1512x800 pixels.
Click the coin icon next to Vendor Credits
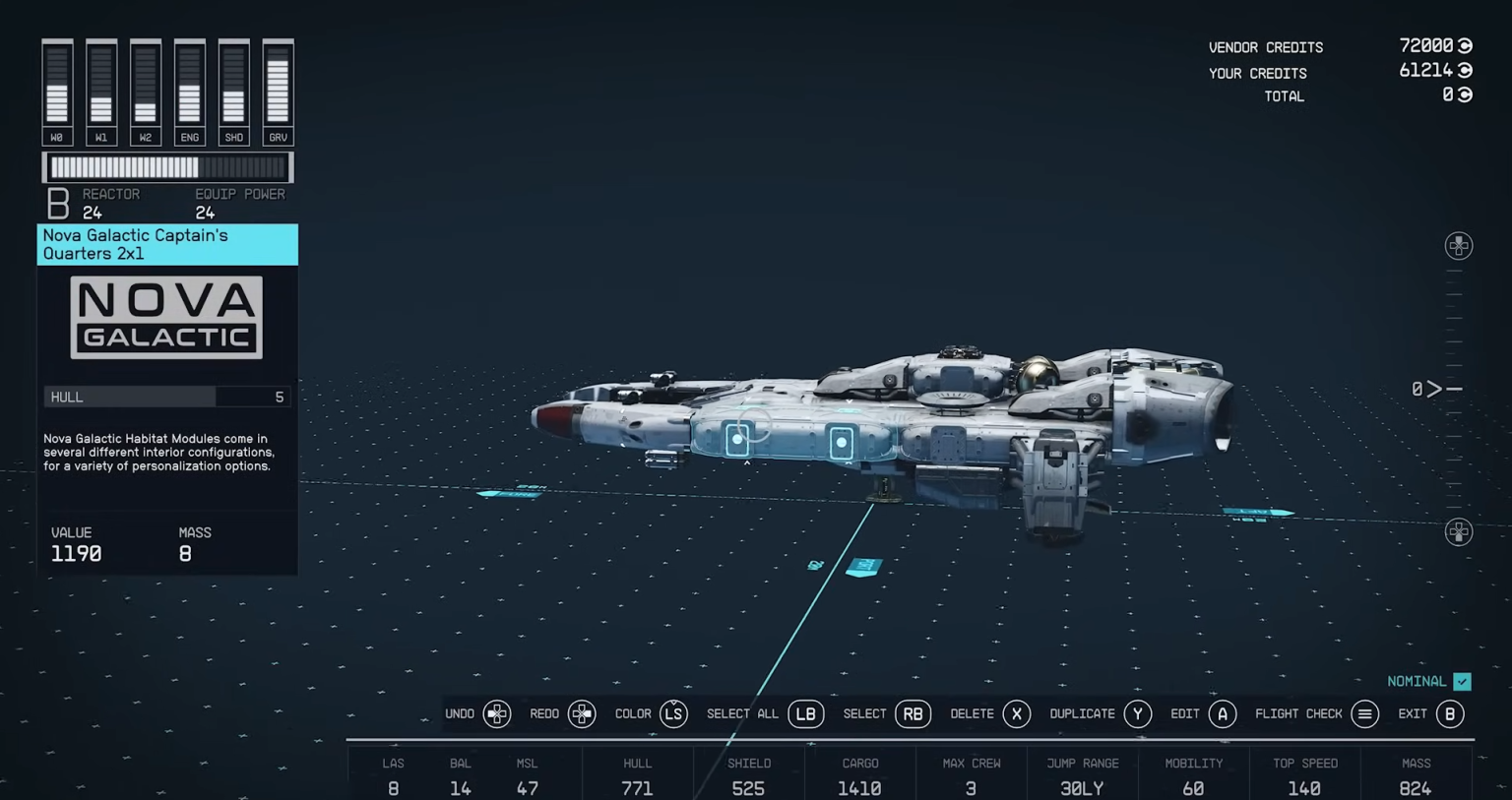tap(1464, 45)
